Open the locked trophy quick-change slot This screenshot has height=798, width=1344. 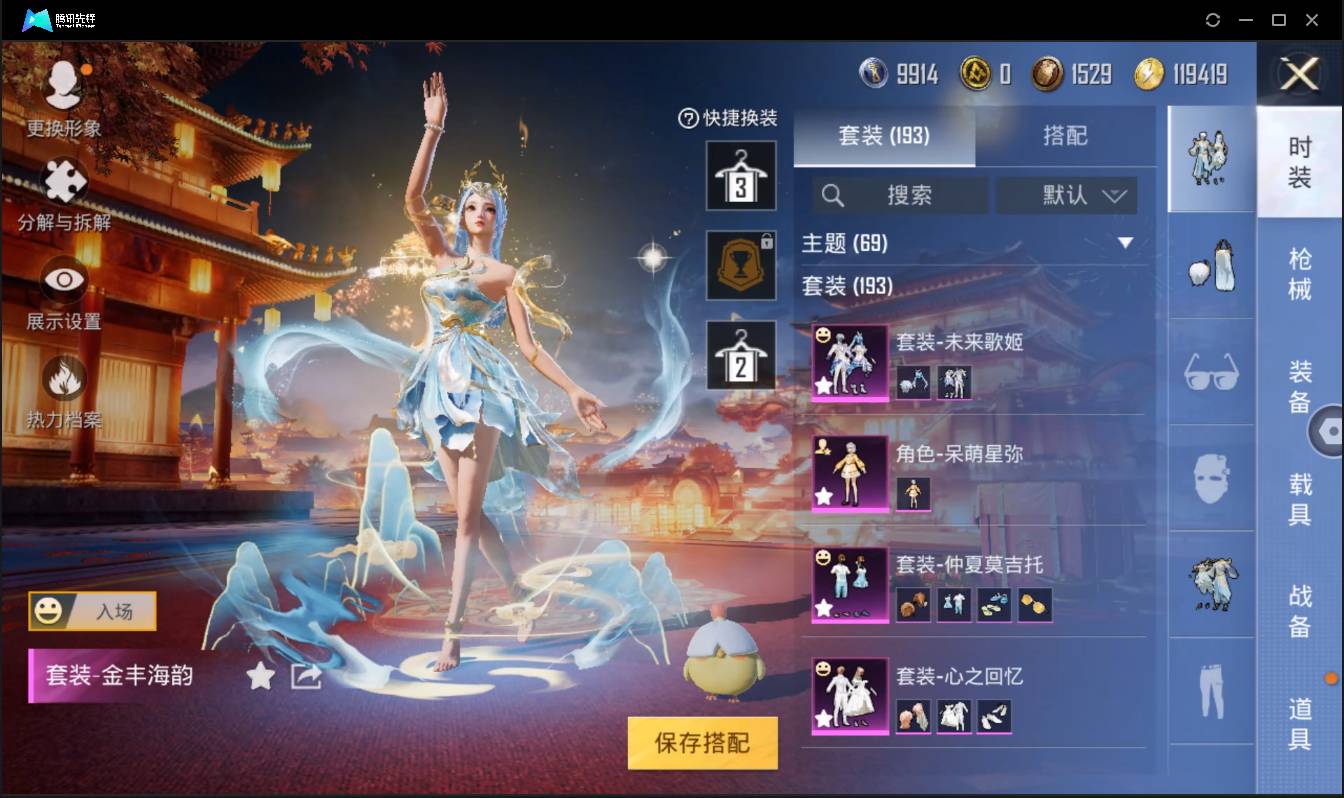(741, 266)
